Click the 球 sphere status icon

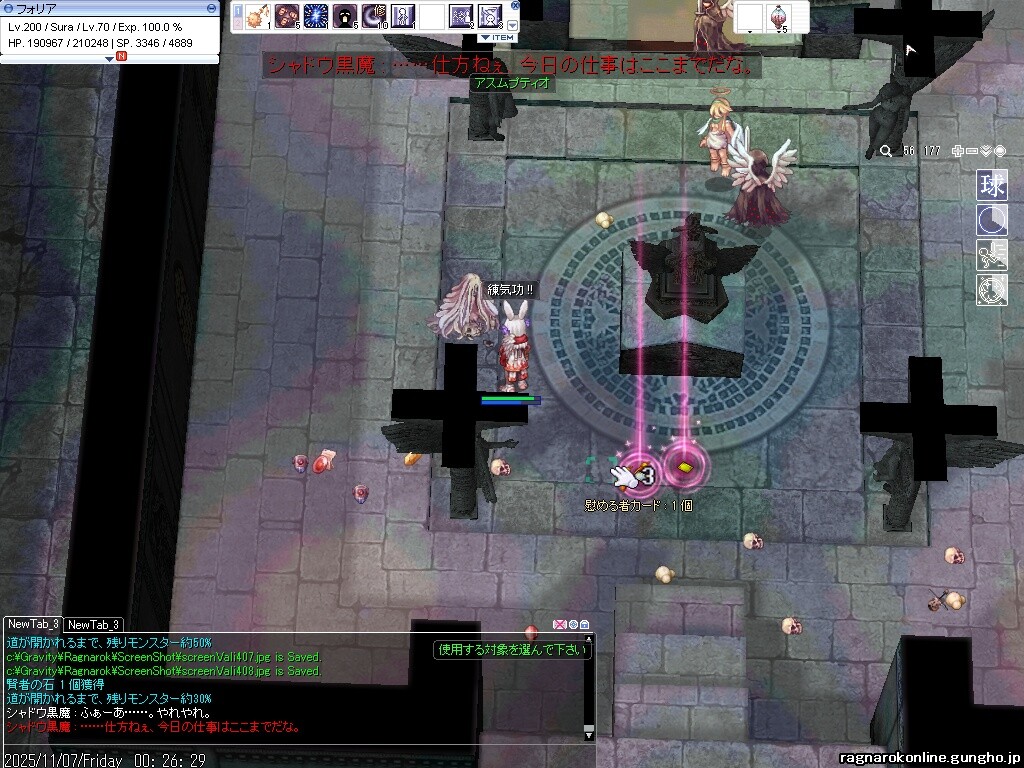(x=992, y=185)
